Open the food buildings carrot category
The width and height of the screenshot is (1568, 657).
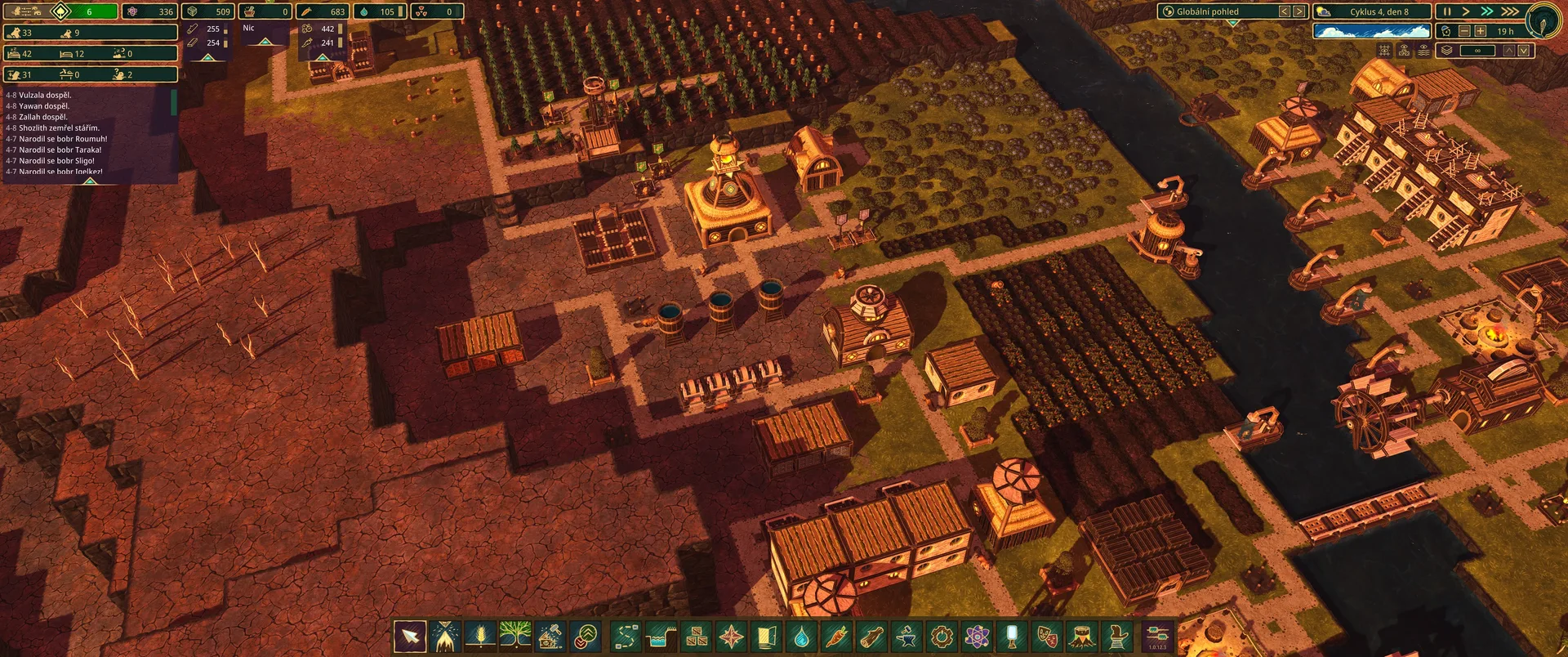point(836,636)
